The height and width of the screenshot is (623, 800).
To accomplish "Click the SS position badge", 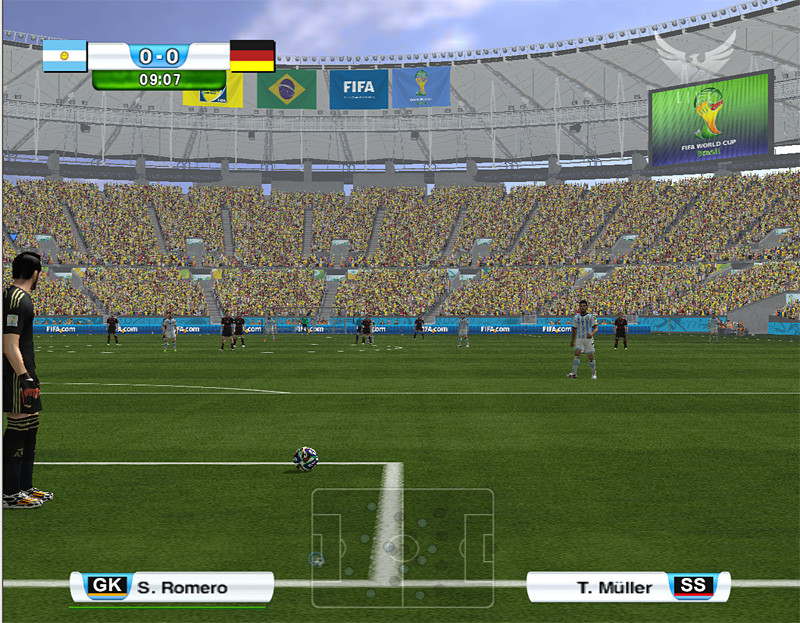I will (x=692, y=587).
